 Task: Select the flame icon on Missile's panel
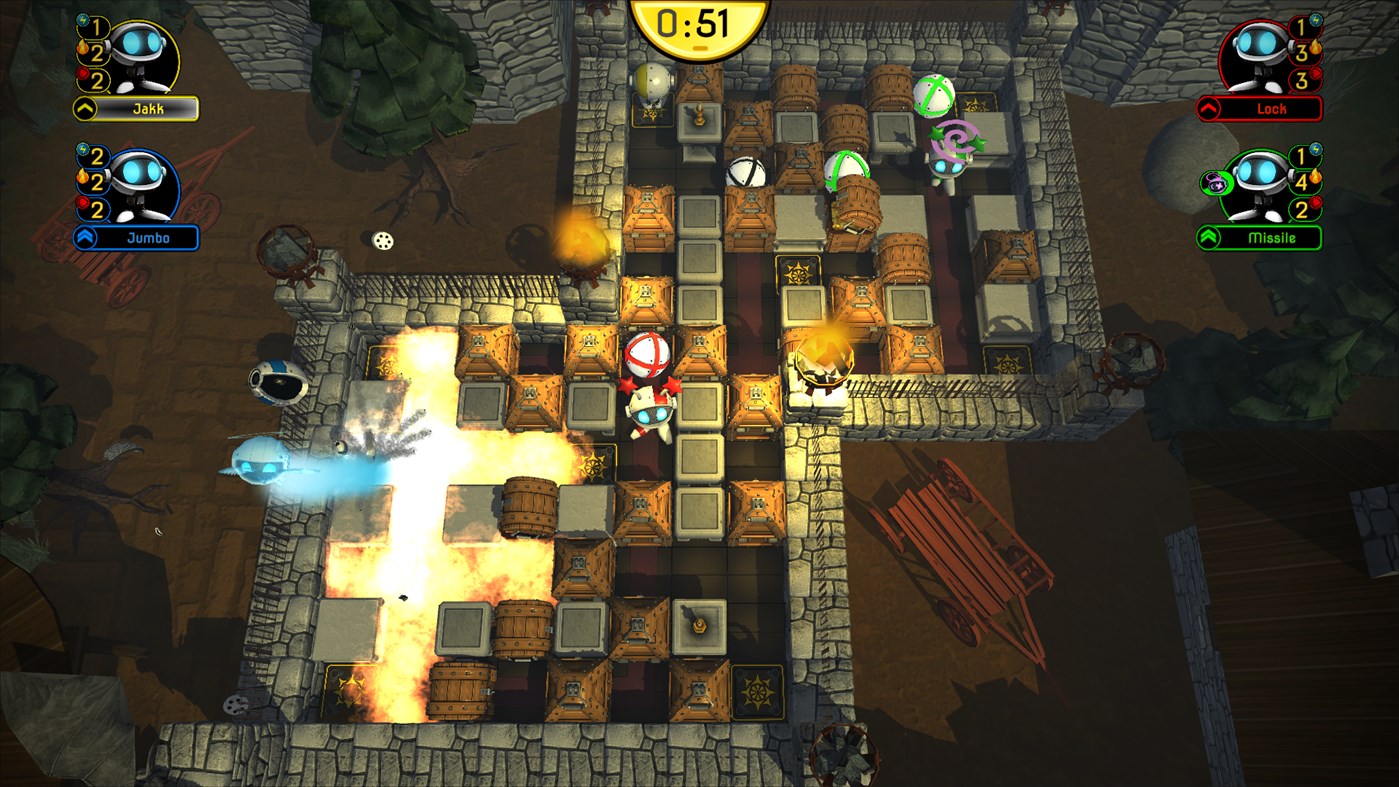tap(1315, 178)
